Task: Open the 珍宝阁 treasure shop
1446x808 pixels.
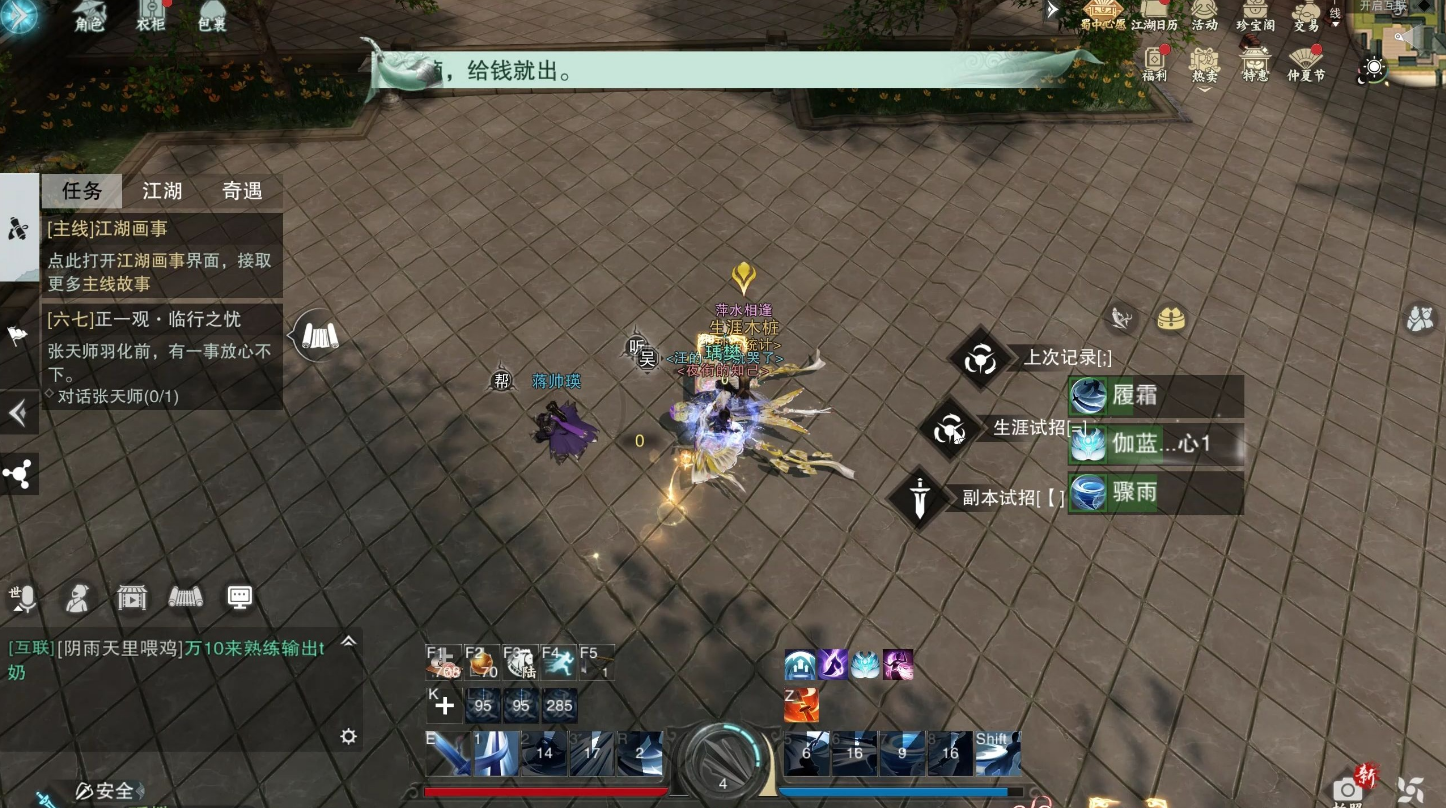Action: point(1255,14)
